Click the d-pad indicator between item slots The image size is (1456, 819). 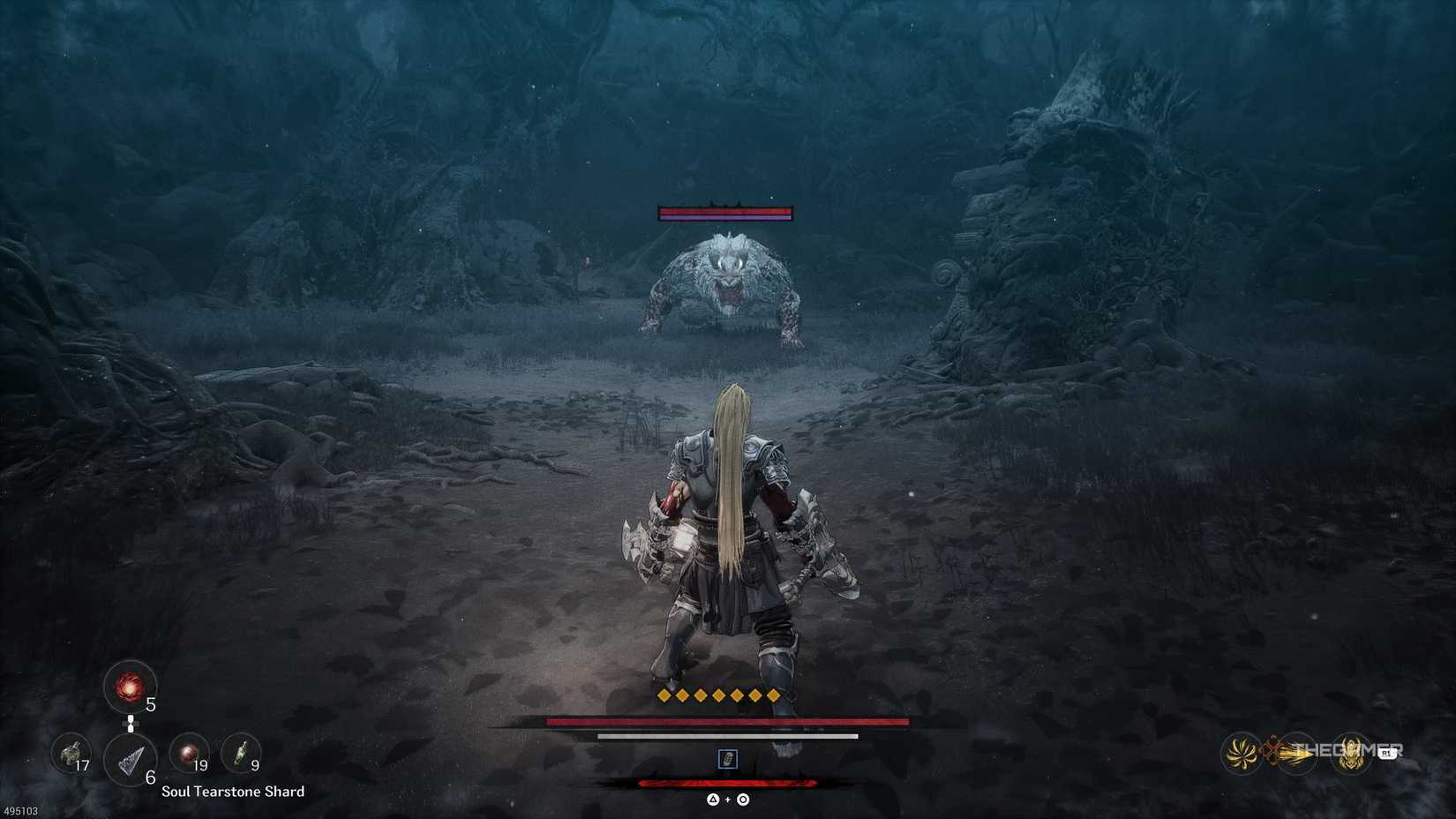point(130,724)
